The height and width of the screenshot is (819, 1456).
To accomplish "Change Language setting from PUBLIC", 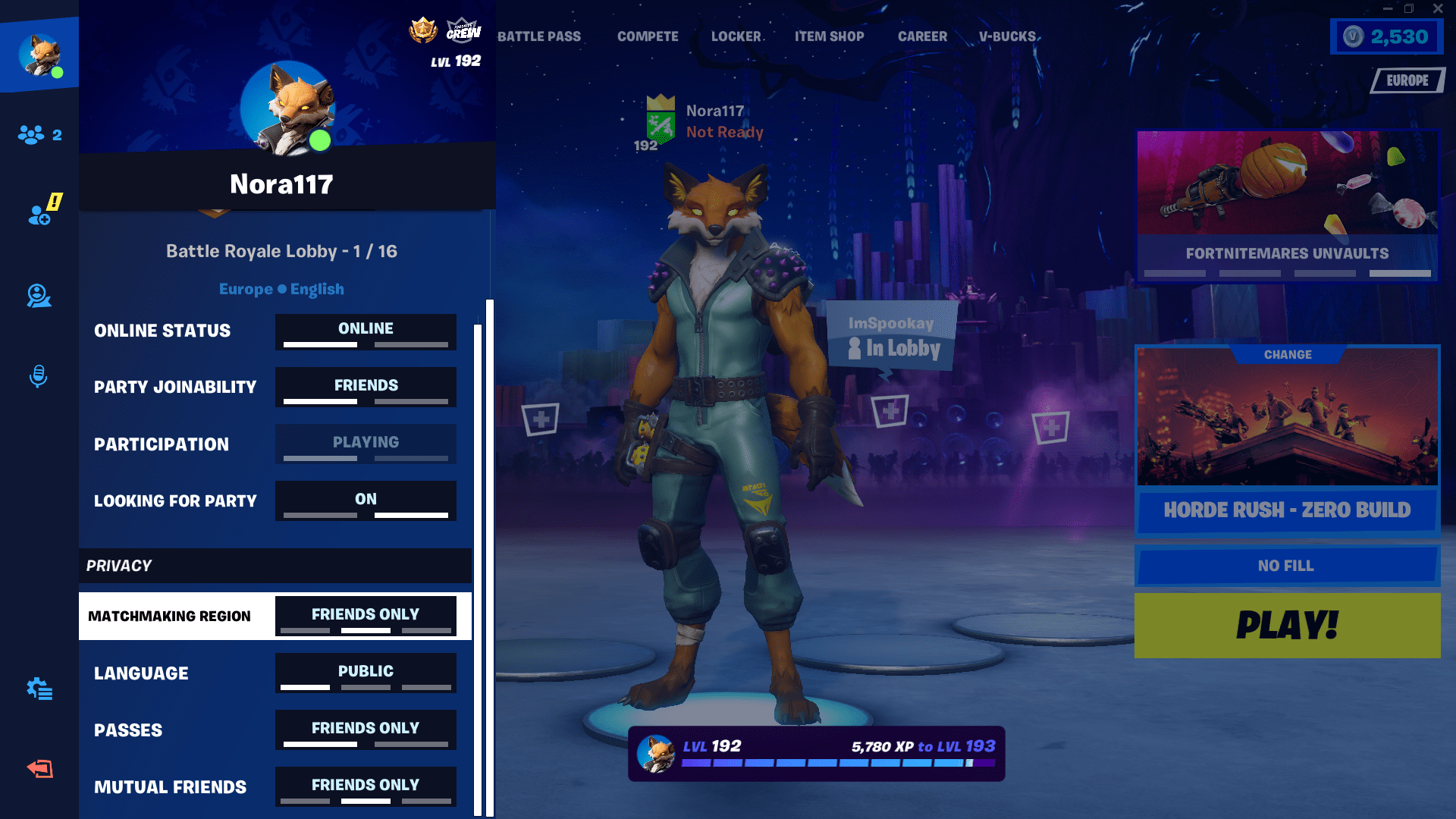I will [365, 673].
